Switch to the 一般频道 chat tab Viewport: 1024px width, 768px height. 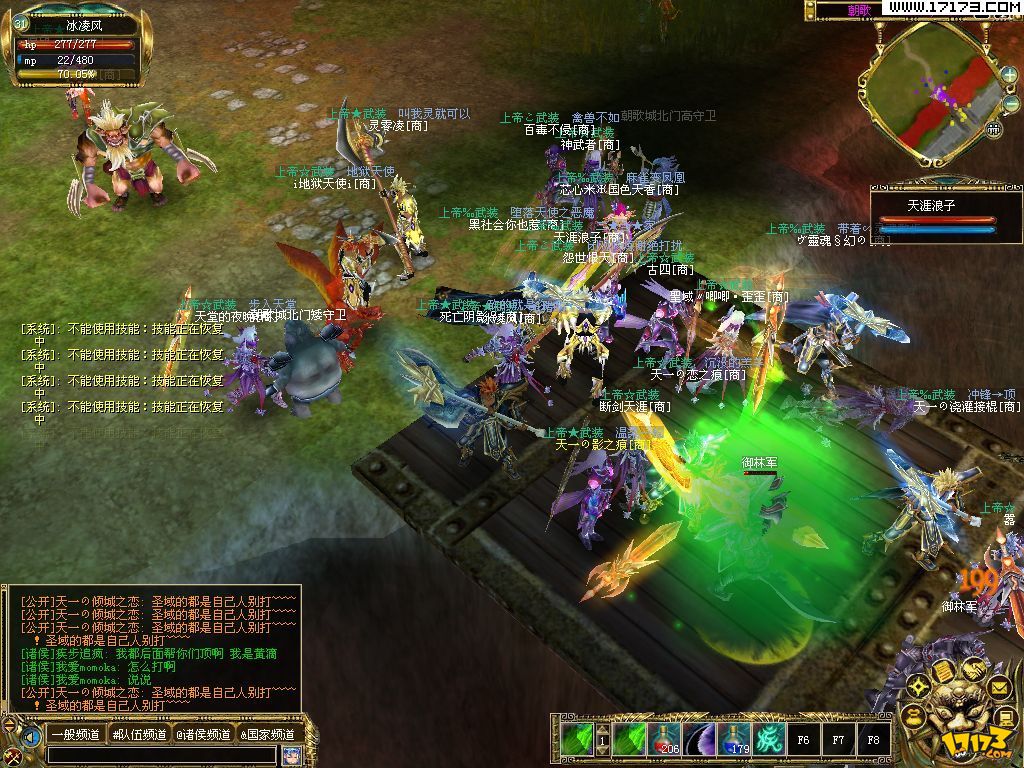(x=75, y=735)
